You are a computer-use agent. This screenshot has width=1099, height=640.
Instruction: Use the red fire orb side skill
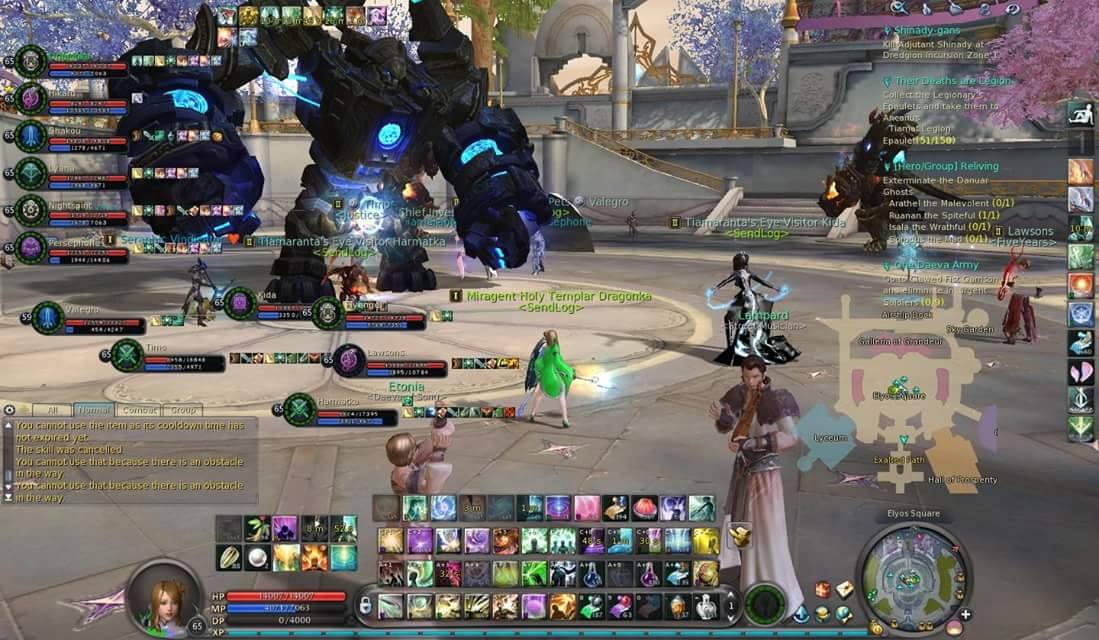[x=1080, y=286]
